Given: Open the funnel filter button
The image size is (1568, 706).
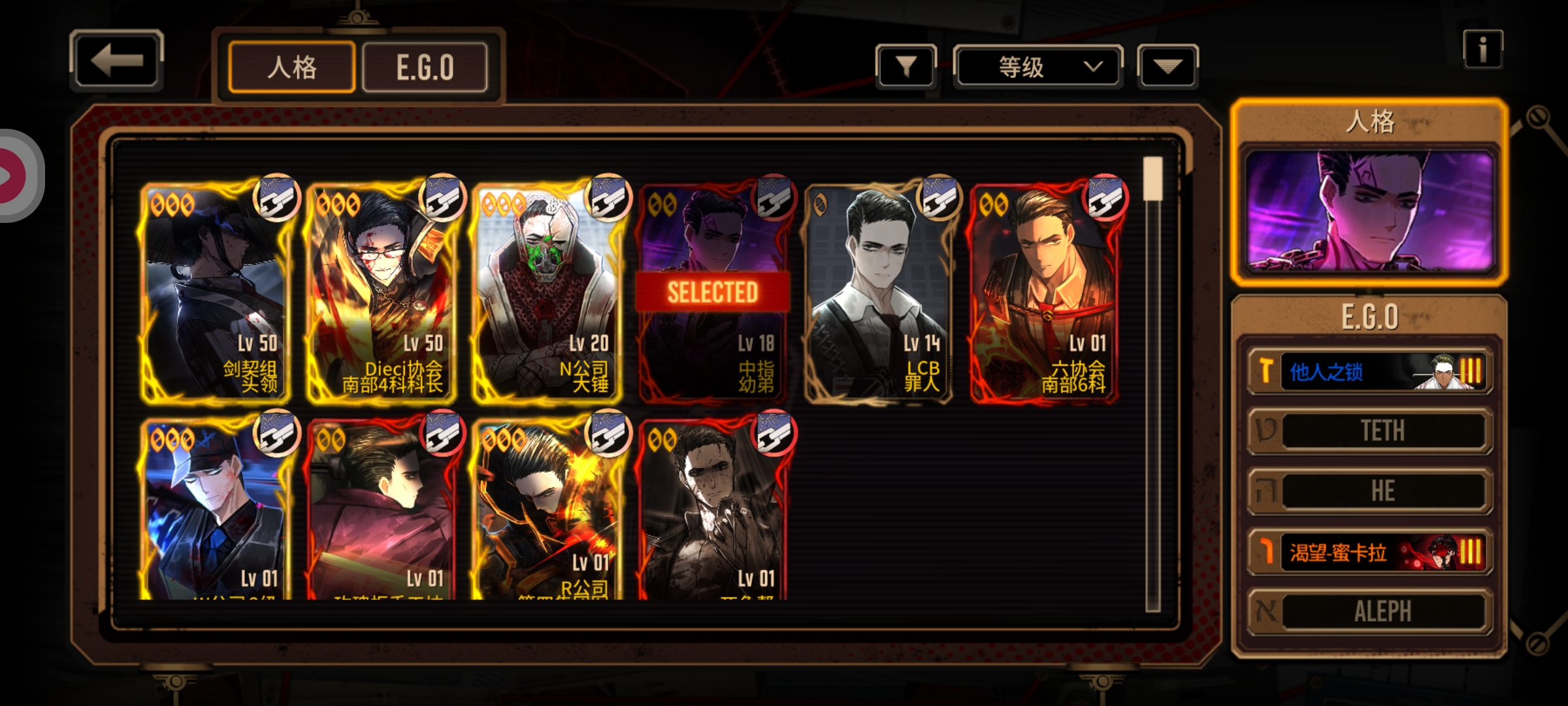Looking at the screenshot, I should click(906, 66).
